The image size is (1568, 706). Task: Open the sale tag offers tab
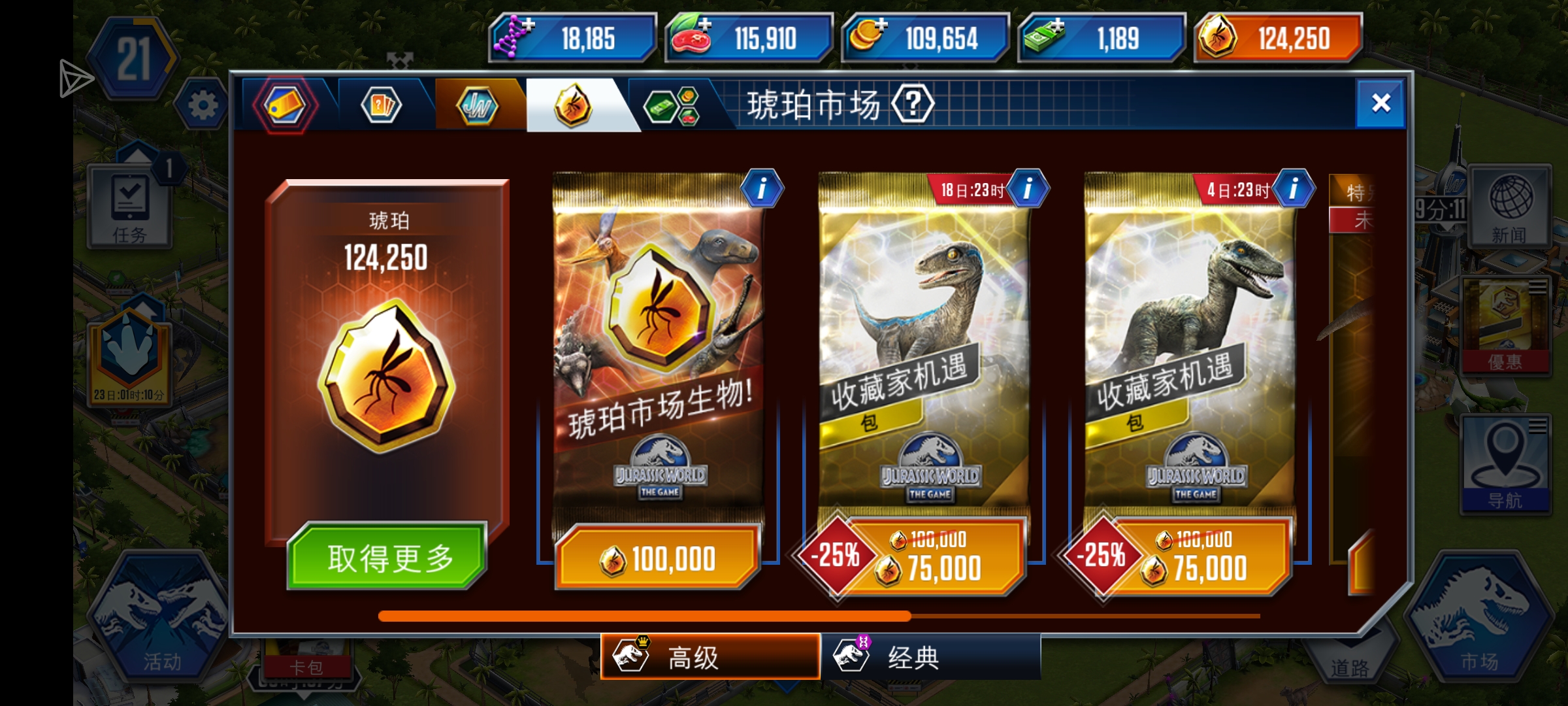click(286, 105)
